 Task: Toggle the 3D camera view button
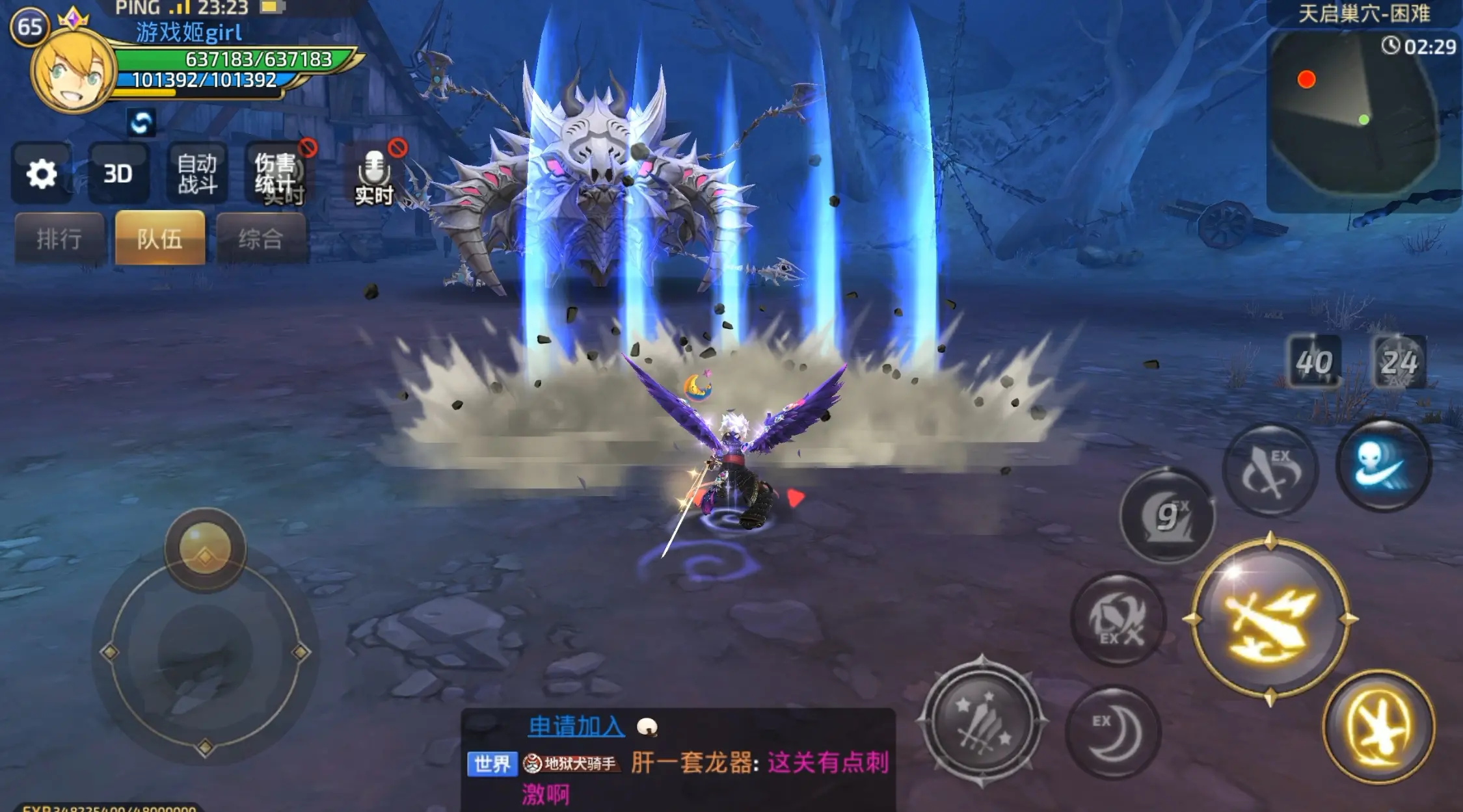pos(118,174)
